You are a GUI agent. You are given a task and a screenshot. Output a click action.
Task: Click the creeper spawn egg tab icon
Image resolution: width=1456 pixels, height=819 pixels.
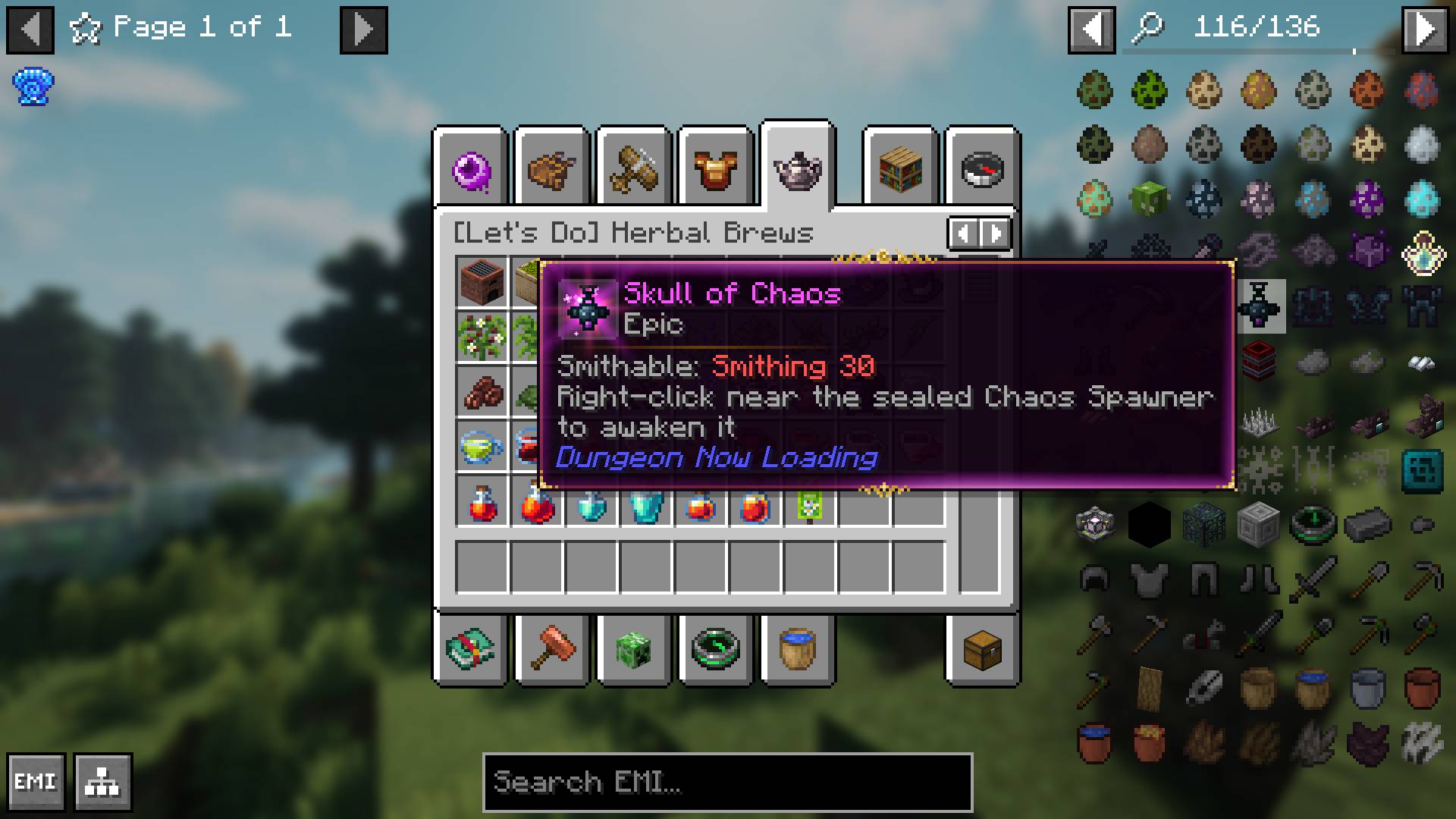[634, 651]
